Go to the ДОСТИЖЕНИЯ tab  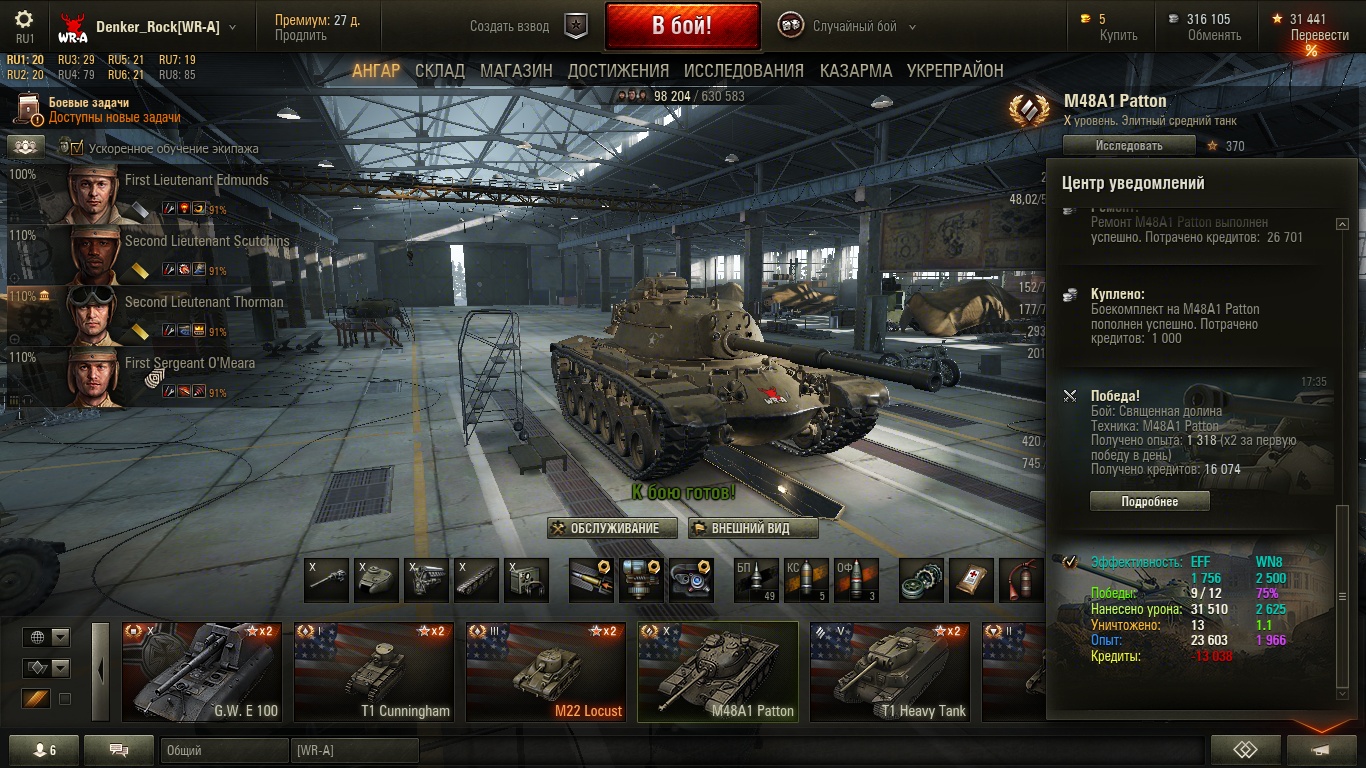[618, 71]
